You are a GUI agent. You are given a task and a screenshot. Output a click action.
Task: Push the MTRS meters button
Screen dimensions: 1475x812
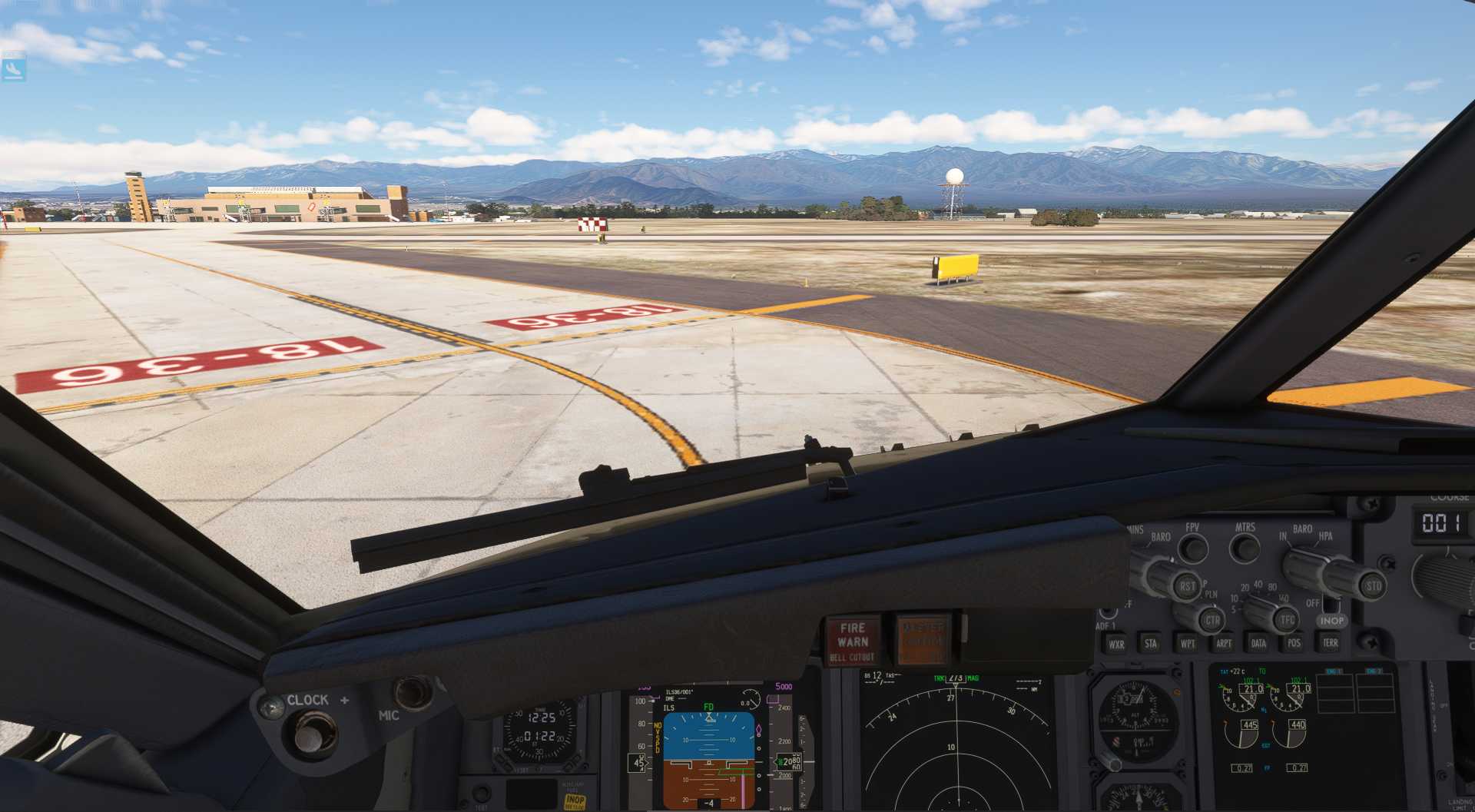[x=1245, y=549]
